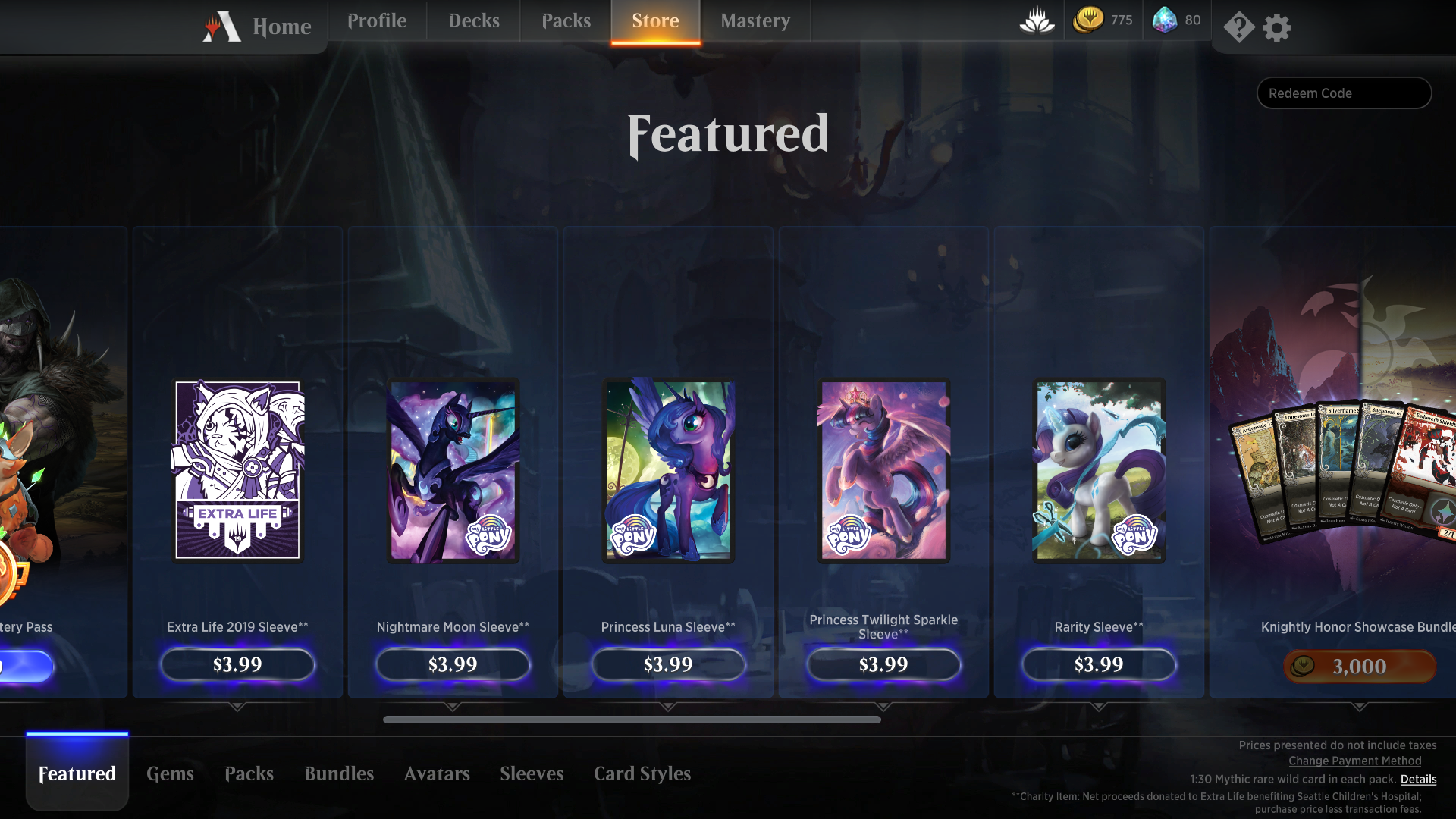The height and width of the screenshot is (819, 1456).
Task: Purchase the Nightmare Moon Sleeve
Action: 453,665
